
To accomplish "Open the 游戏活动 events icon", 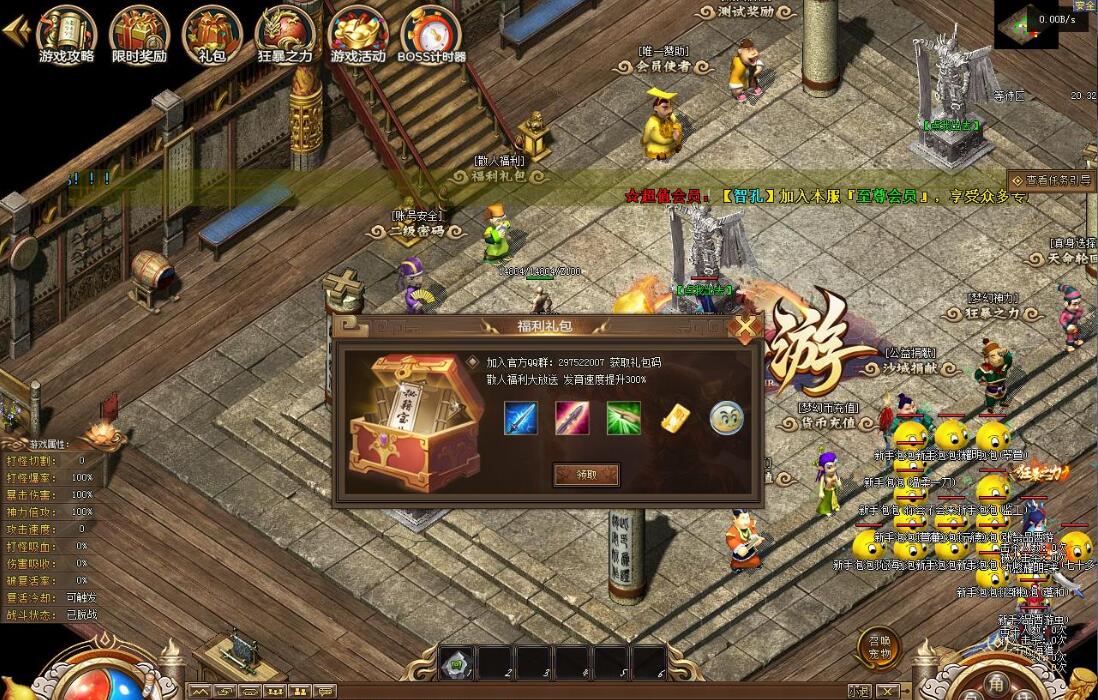I will click(x=358, y=34).
